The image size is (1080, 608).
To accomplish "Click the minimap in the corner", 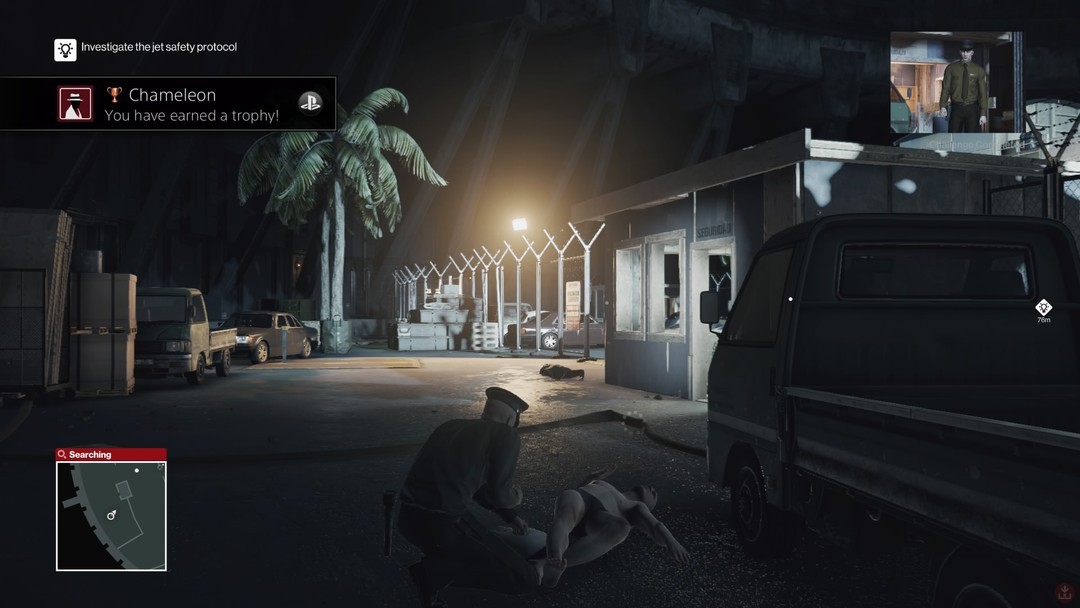I will [111, 515].
